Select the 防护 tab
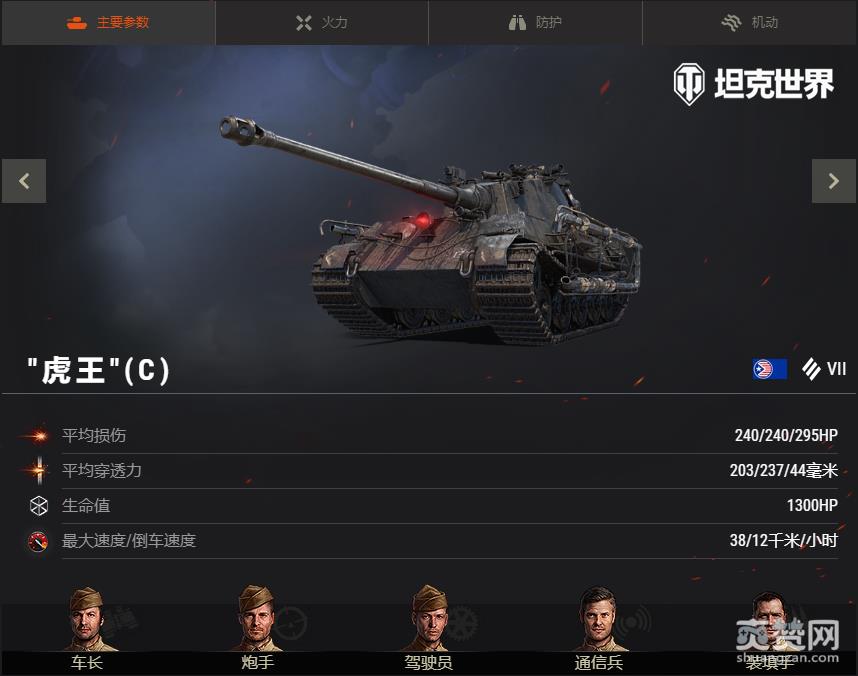Viewport: 858px width, 676px height. tap(536, 22)
